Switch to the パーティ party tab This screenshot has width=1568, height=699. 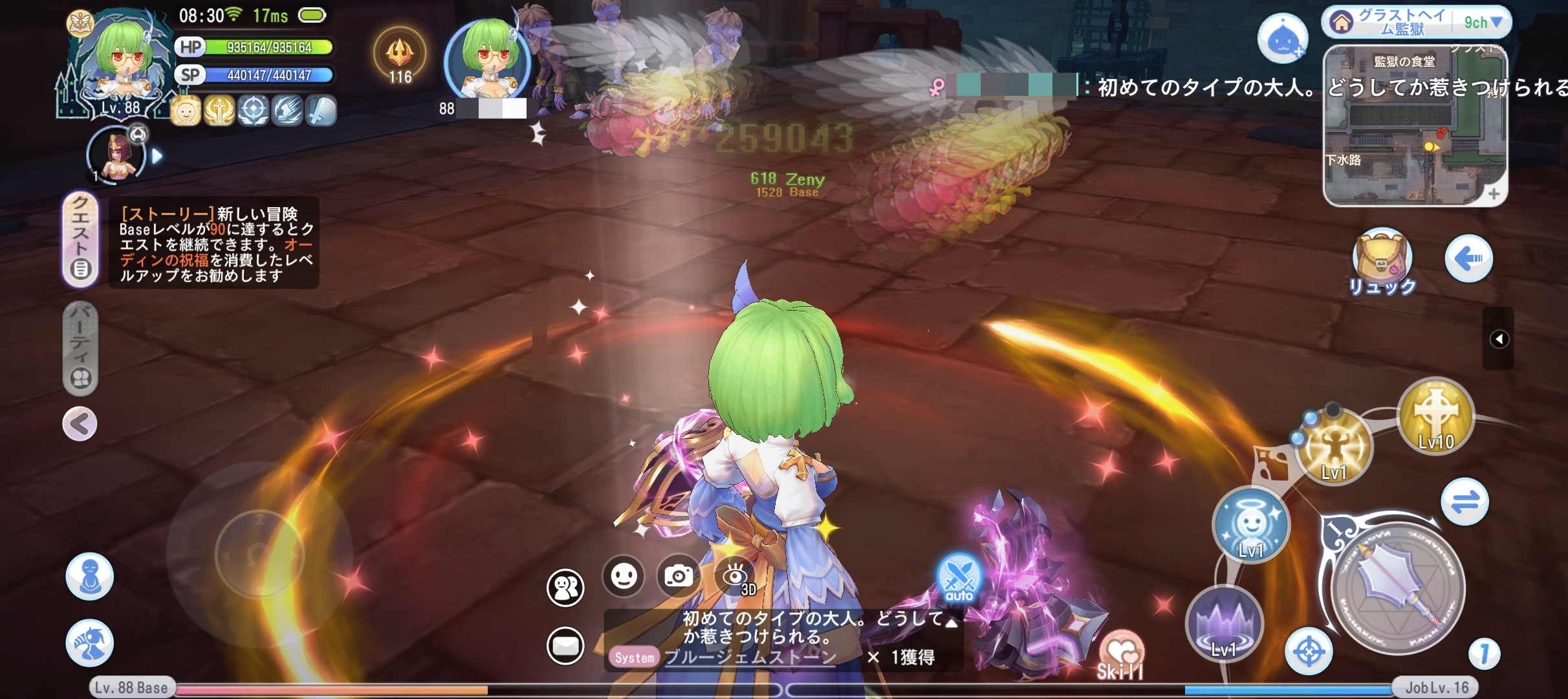(x=80, y=348)
